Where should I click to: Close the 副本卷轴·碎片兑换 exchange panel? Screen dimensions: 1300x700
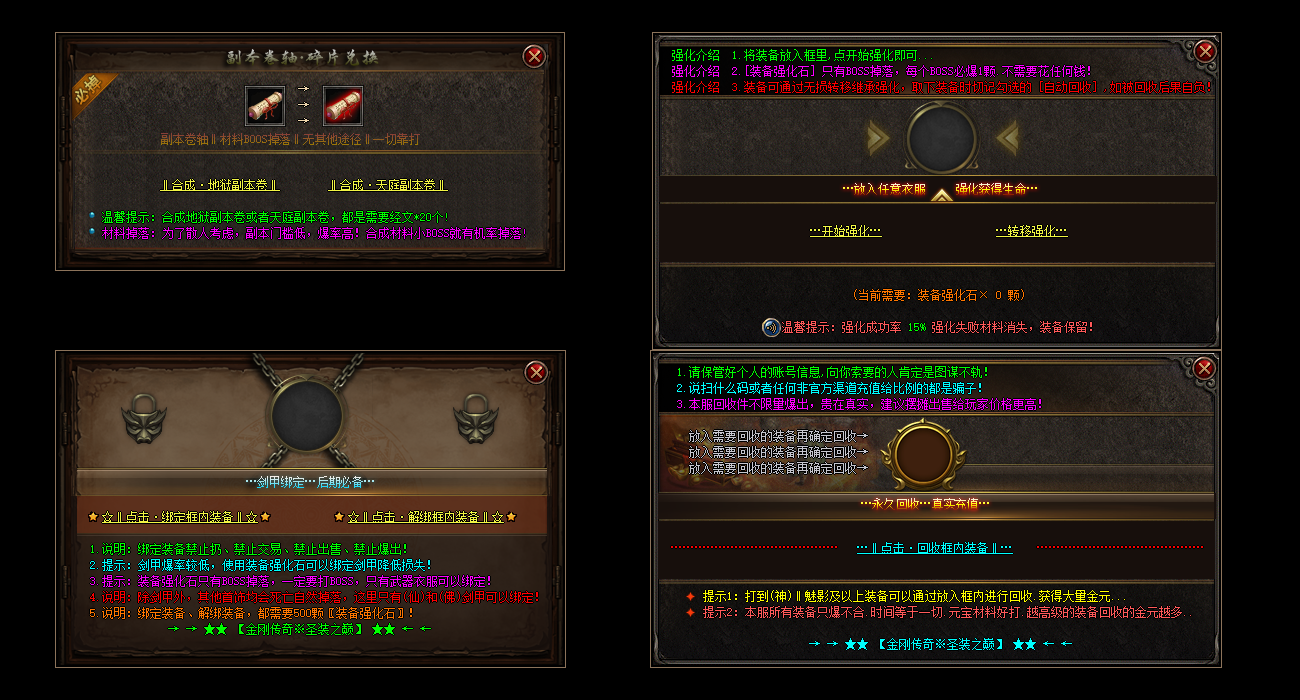pos(534,57)
